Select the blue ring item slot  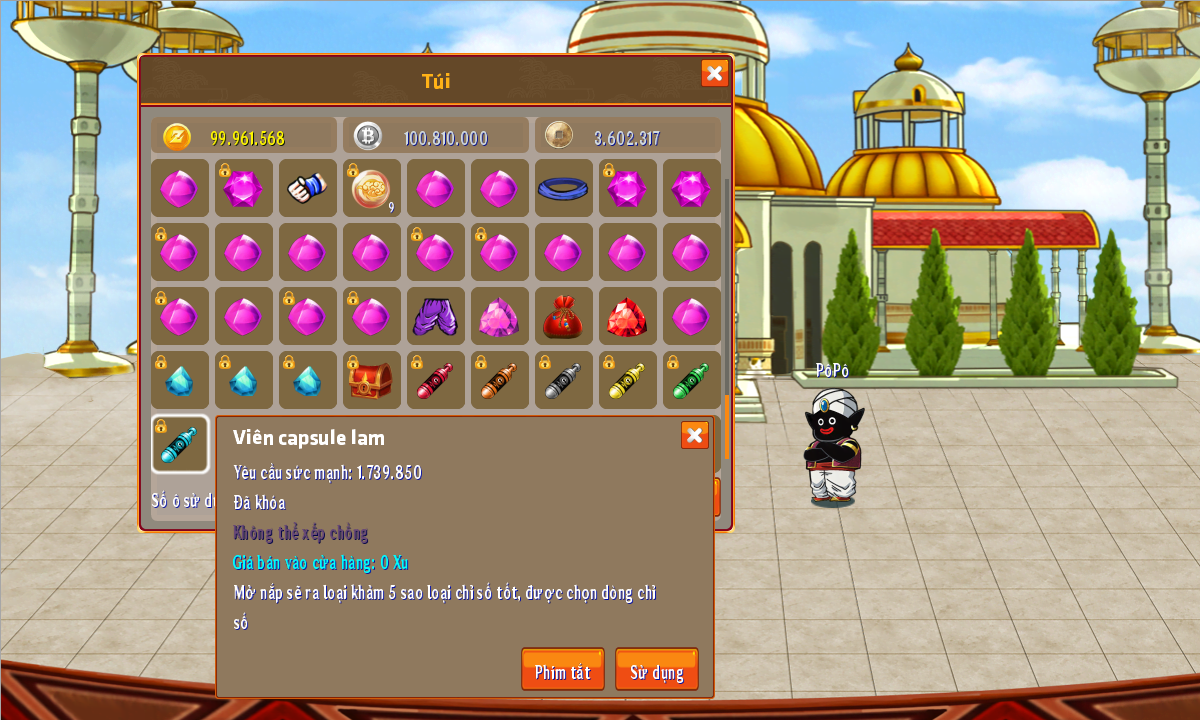point(563,188)
